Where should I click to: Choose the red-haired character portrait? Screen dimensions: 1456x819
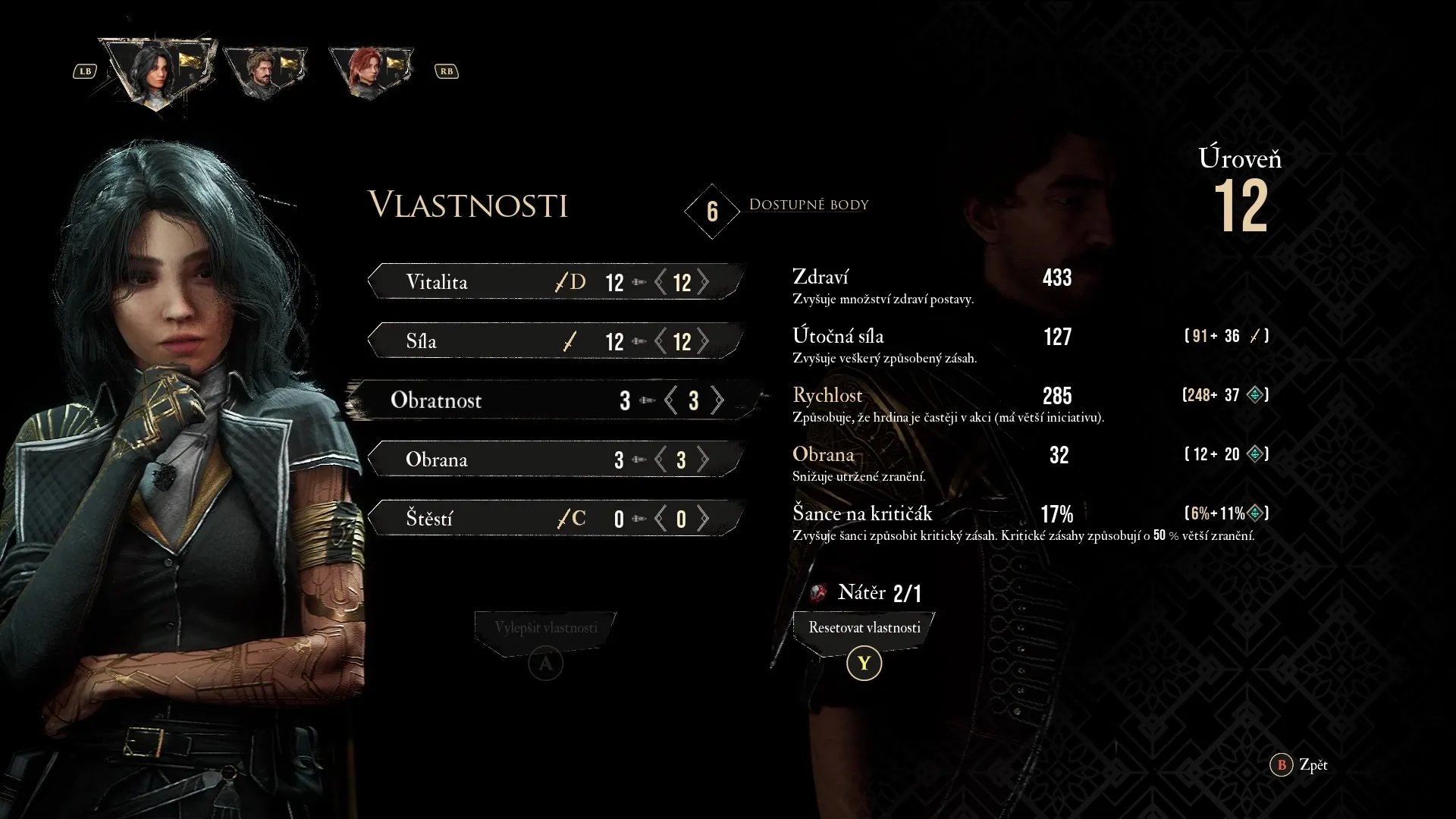point(369,73)
